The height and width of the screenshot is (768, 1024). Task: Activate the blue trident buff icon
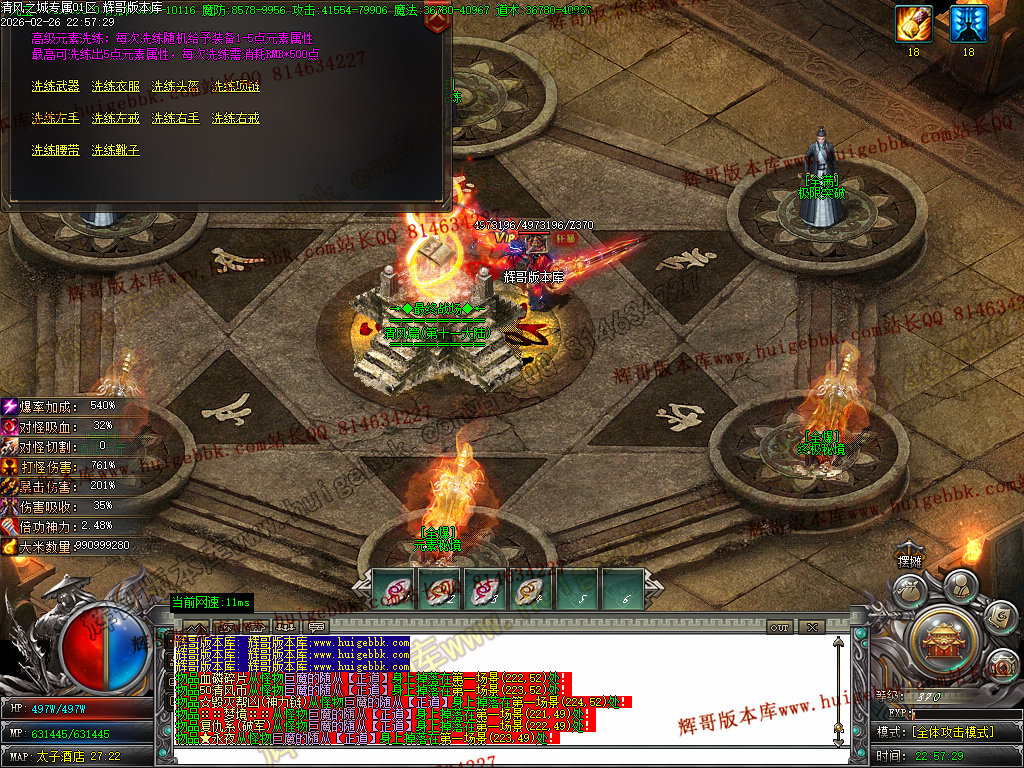(x=968, y=24)
